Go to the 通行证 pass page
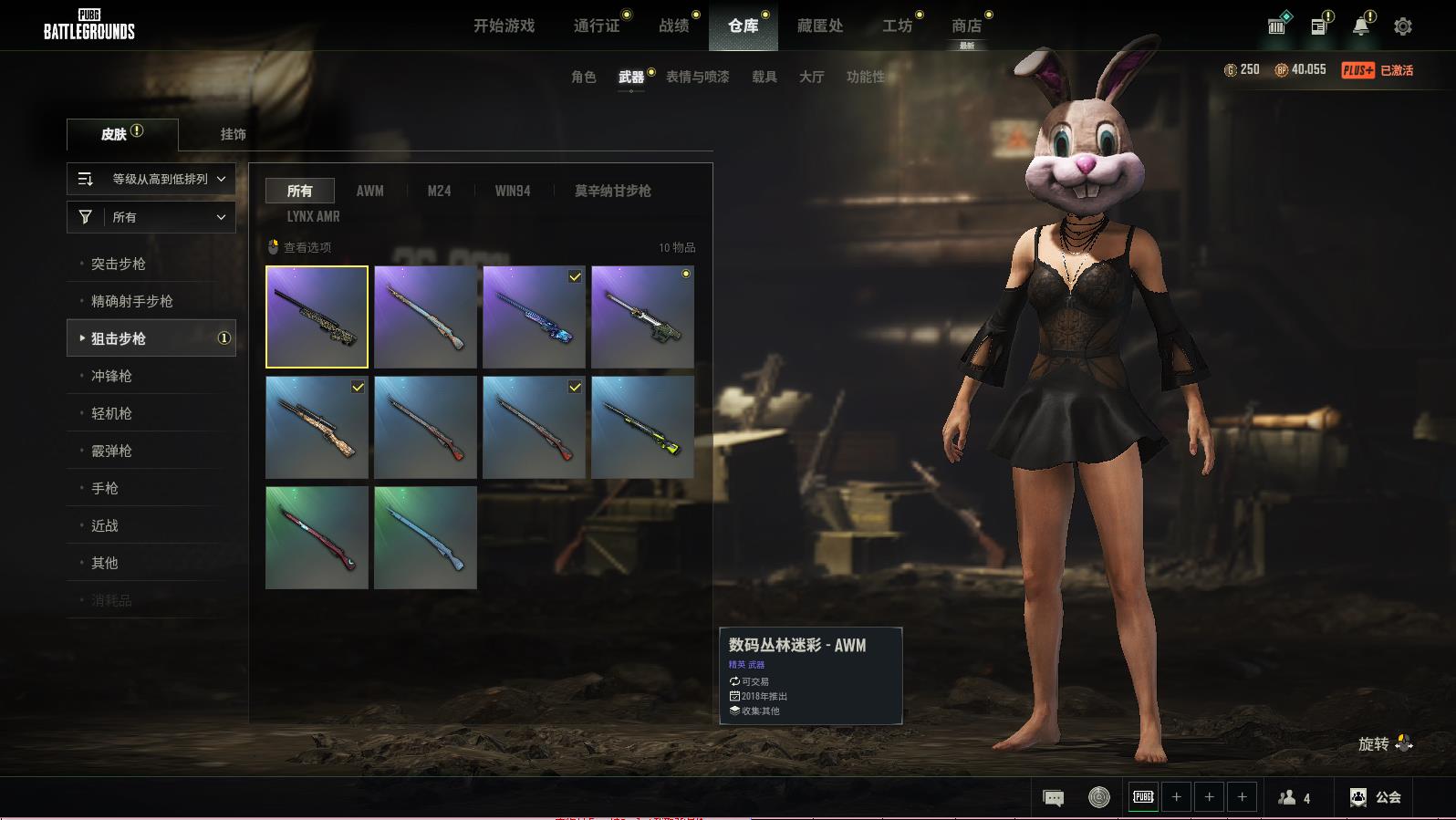1456x820 pixels. click(597, 26)
